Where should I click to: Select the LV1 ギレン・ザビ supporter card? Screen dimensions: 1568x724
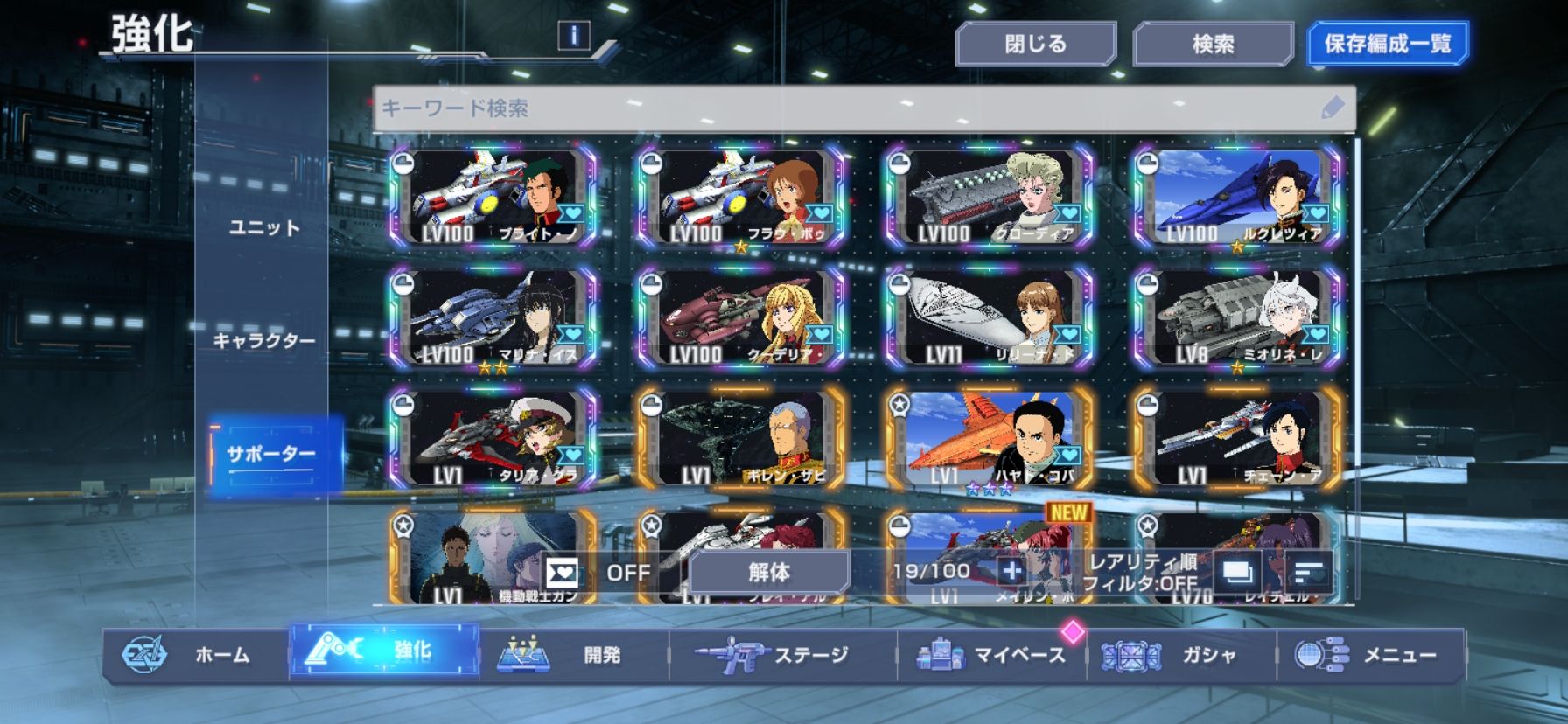pyautogui.click(x=742, y=439)
